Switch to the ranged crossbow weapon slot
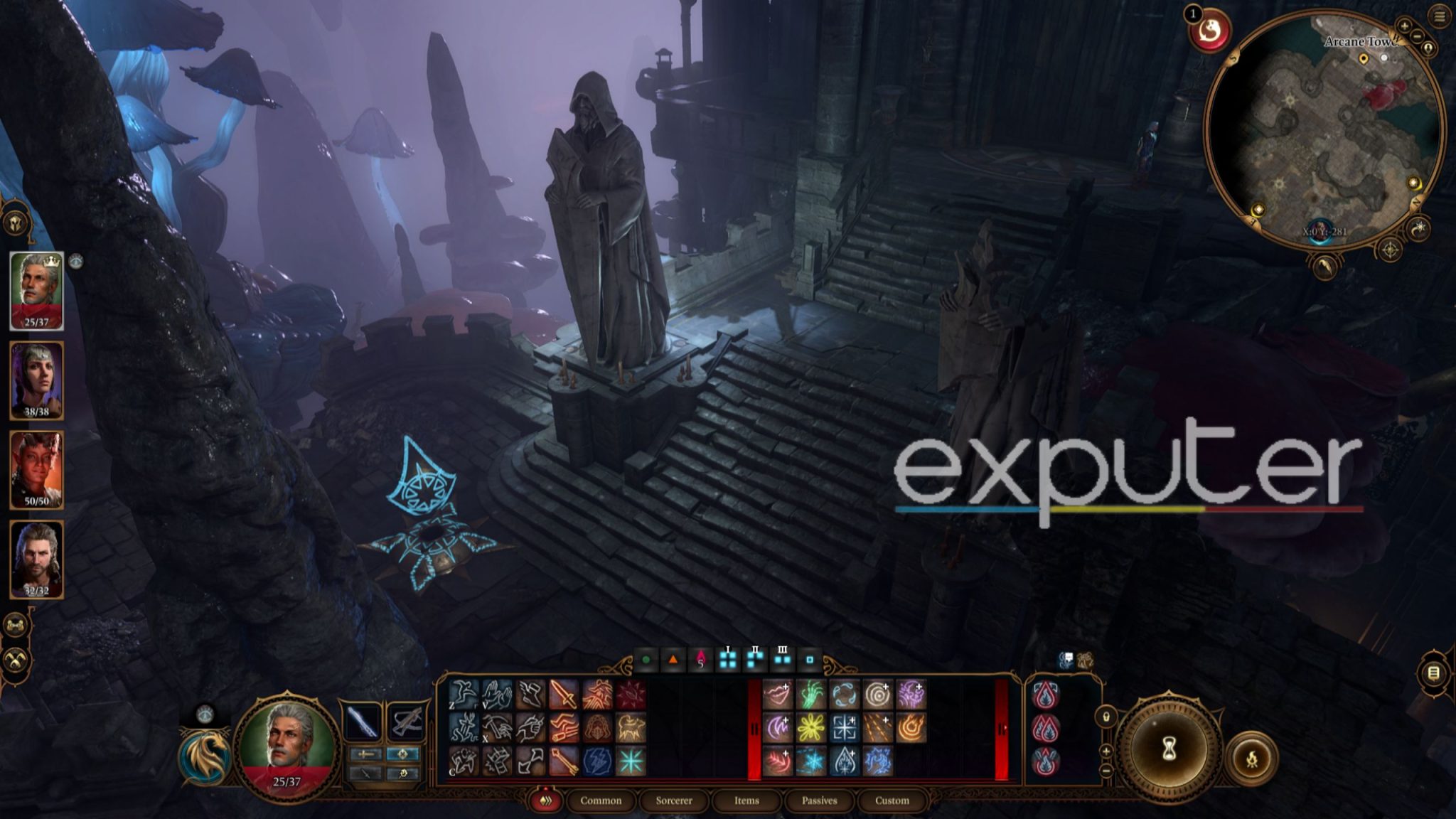The height and width of the screenshot is (819, 1456). (x=406, y=721)
